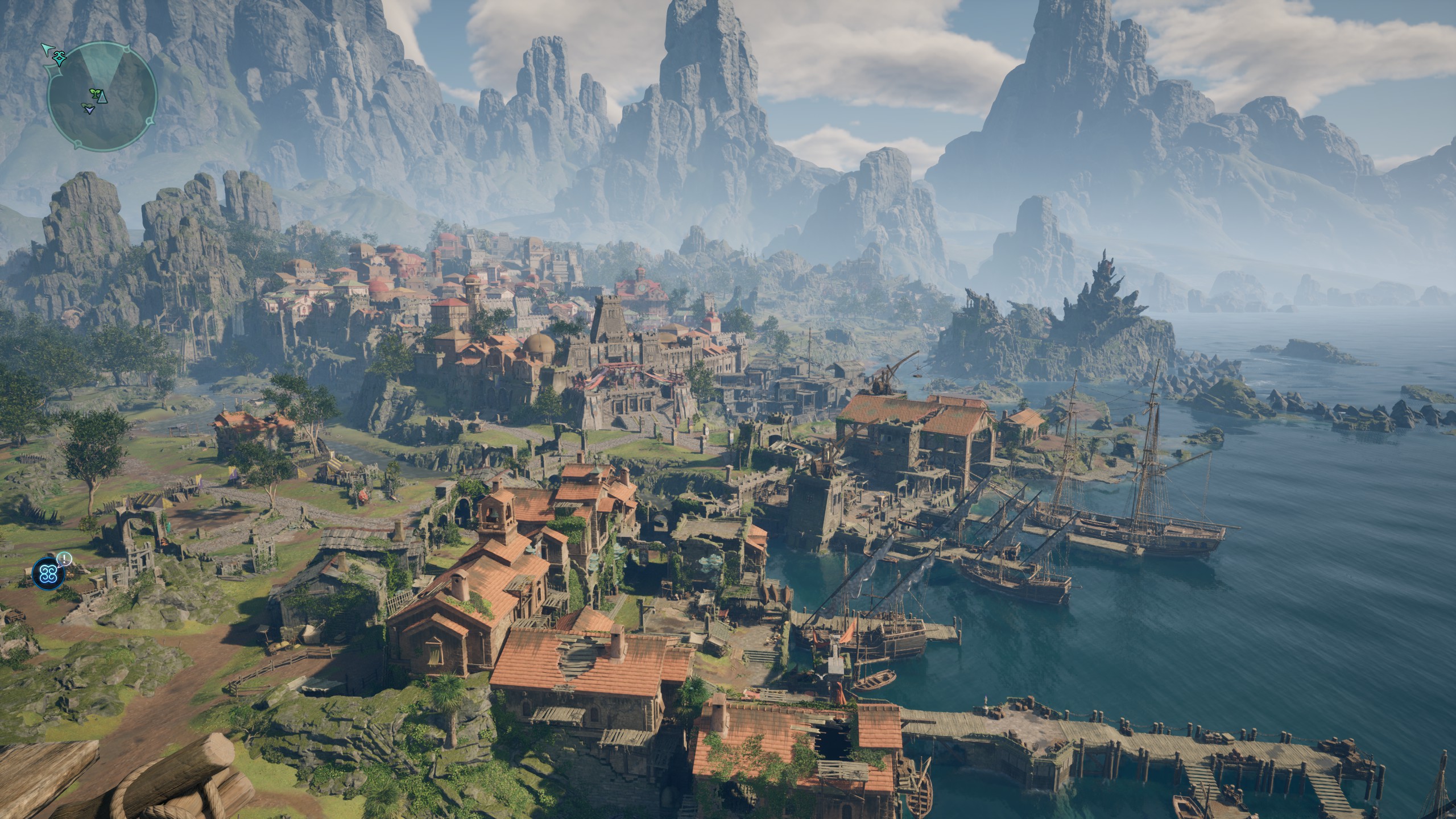Toggle the top compass notch marker

click(x=126, y=48)
